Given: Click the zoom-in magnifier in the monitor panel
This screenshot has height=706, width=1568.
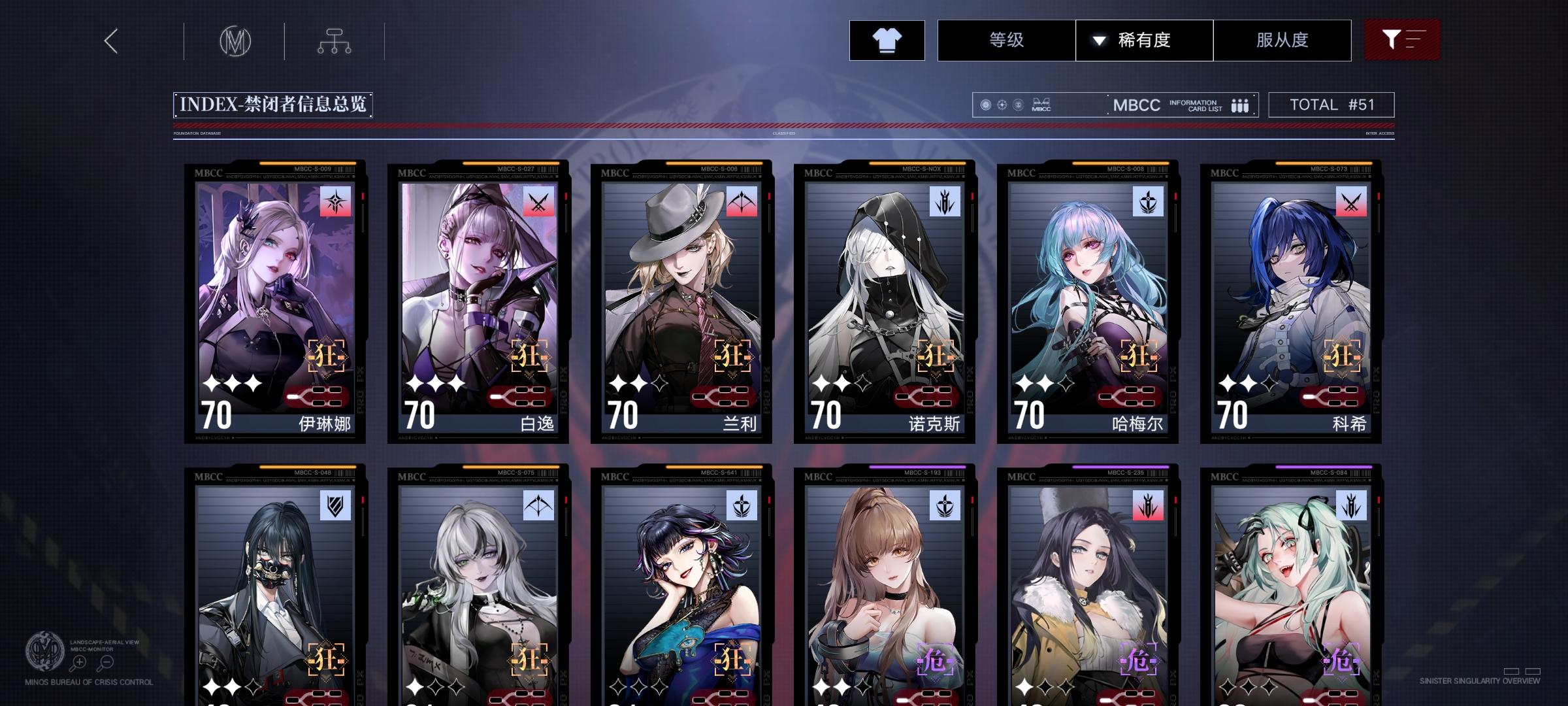Looking at the screenshot, I should pyautogui.click(x=78, y=662).
